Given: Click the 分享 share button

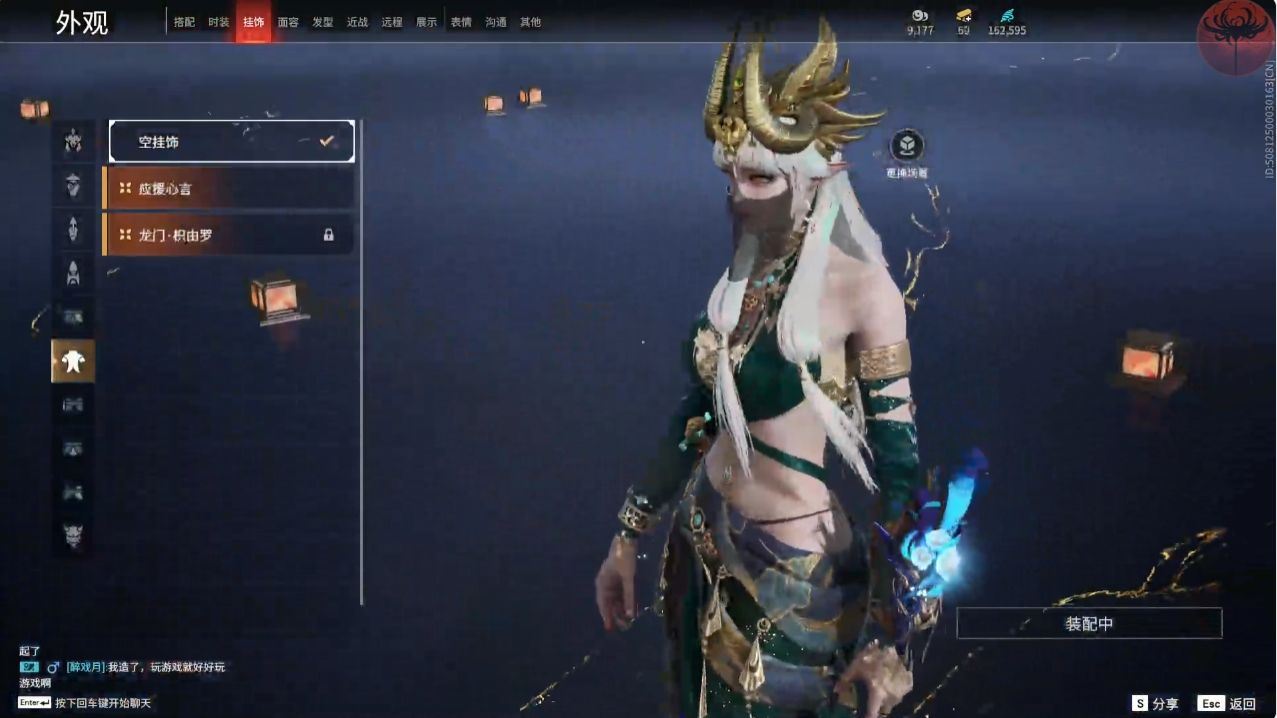Looking at the screenshot, I should click(x=1155, y=704).
